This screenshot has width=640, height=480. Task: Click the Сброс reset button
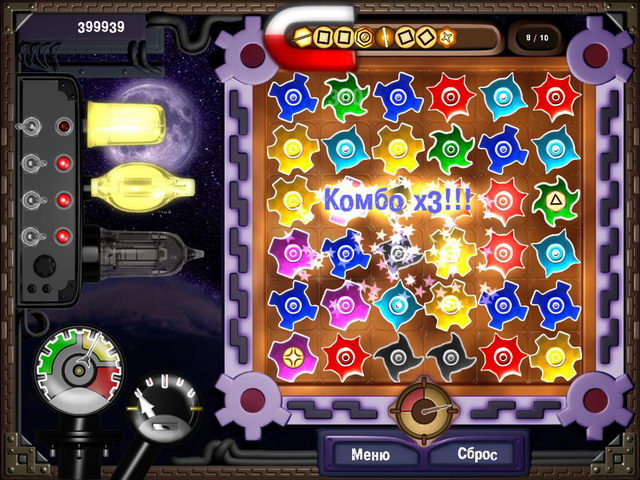coord(477,454)
